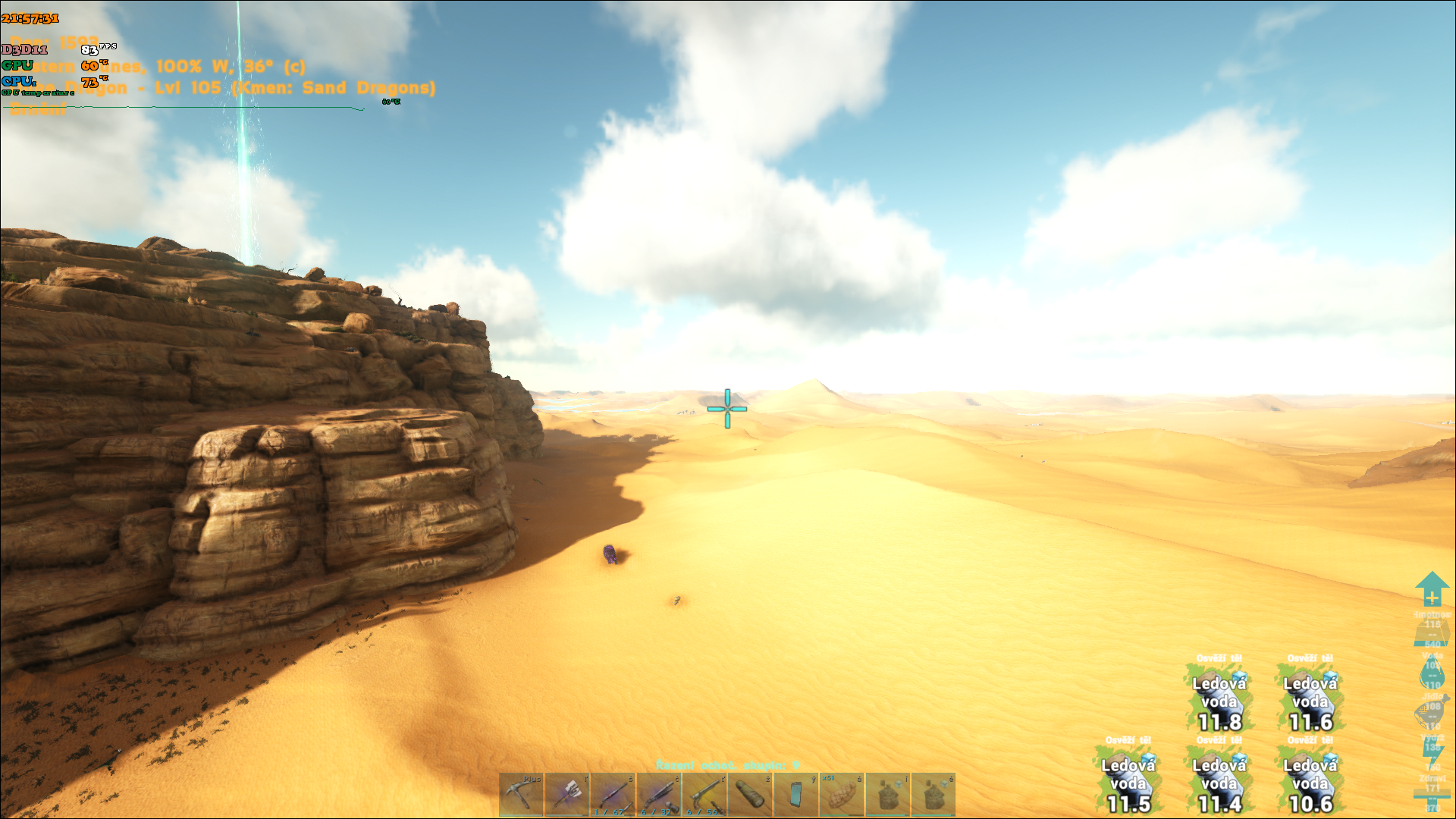Select the blue tablet device slot

coord(795,795)
